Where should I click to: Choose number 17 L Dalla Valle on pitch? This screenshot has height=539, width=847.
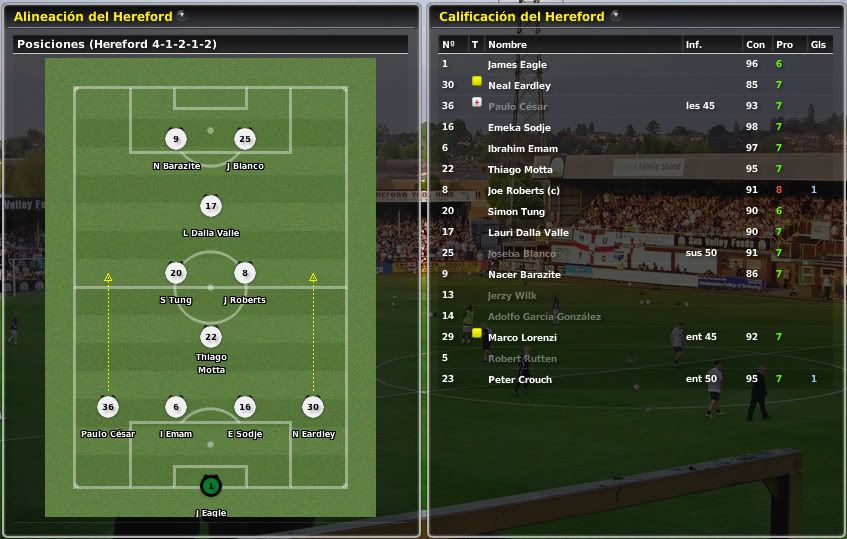[210, 207]
